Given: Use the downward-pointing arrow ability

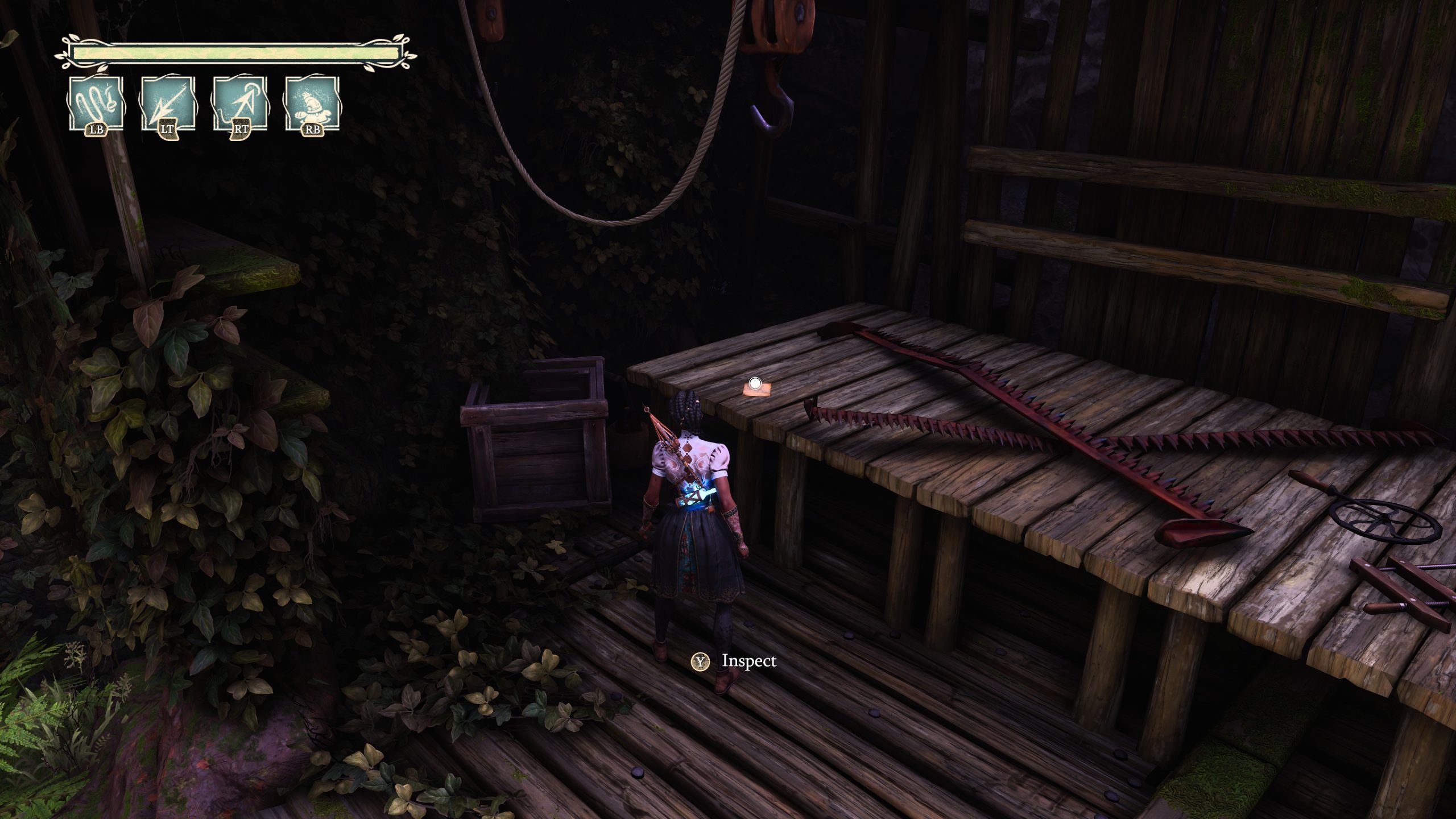Looking at the screenshot, I should point(167,105).
